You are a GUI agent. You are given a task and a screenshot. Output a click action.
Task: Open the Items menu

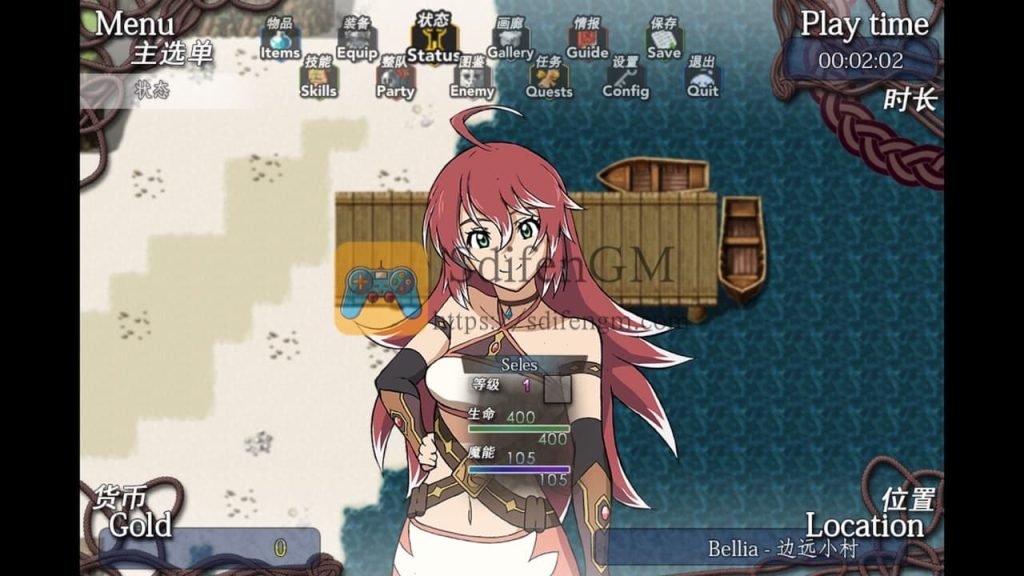[280, 43]
